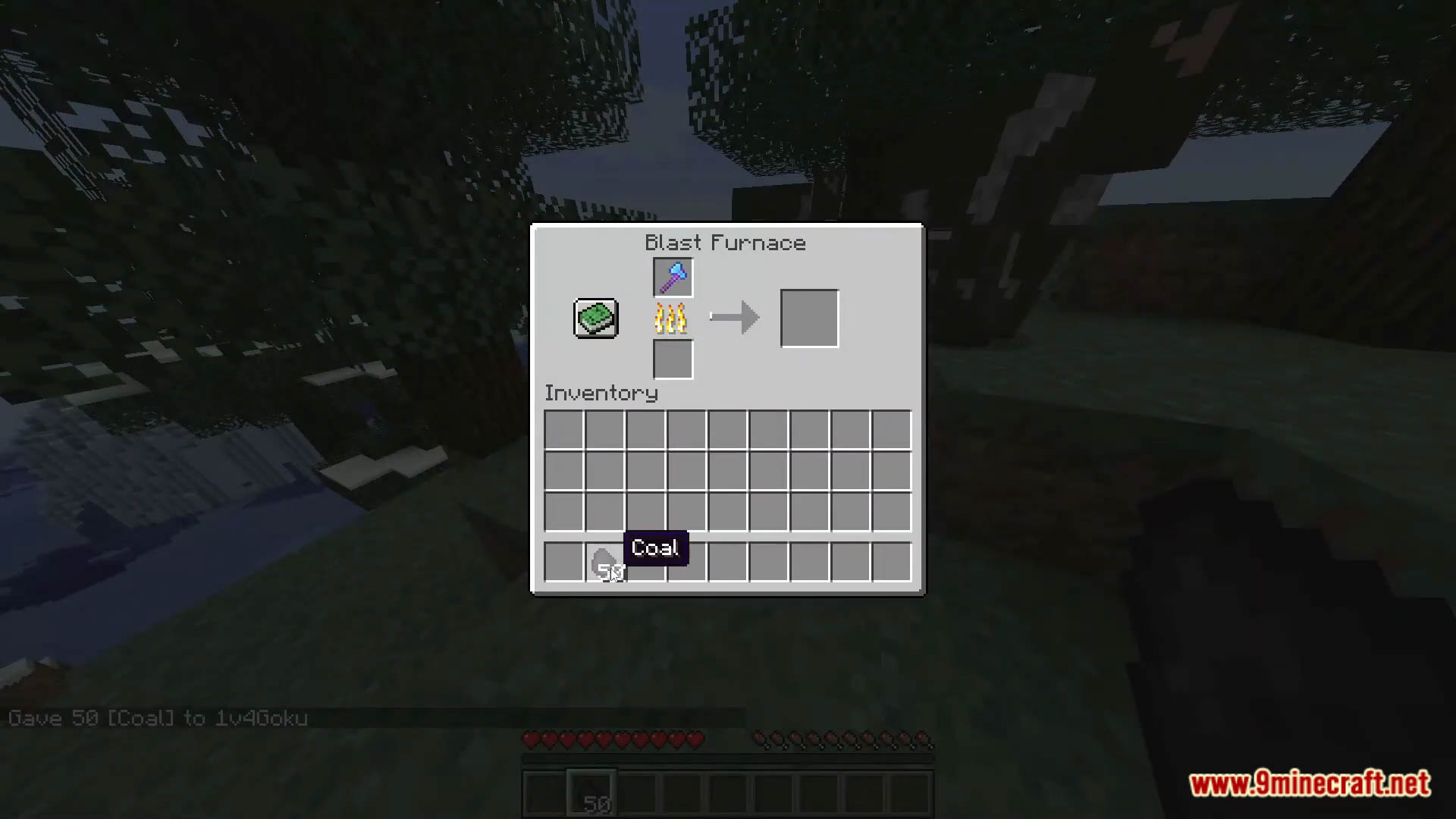Screen dimensions: 1456x819
Task: Pick up the enchanted axe from the smelting slot
Action: (672, 277)
